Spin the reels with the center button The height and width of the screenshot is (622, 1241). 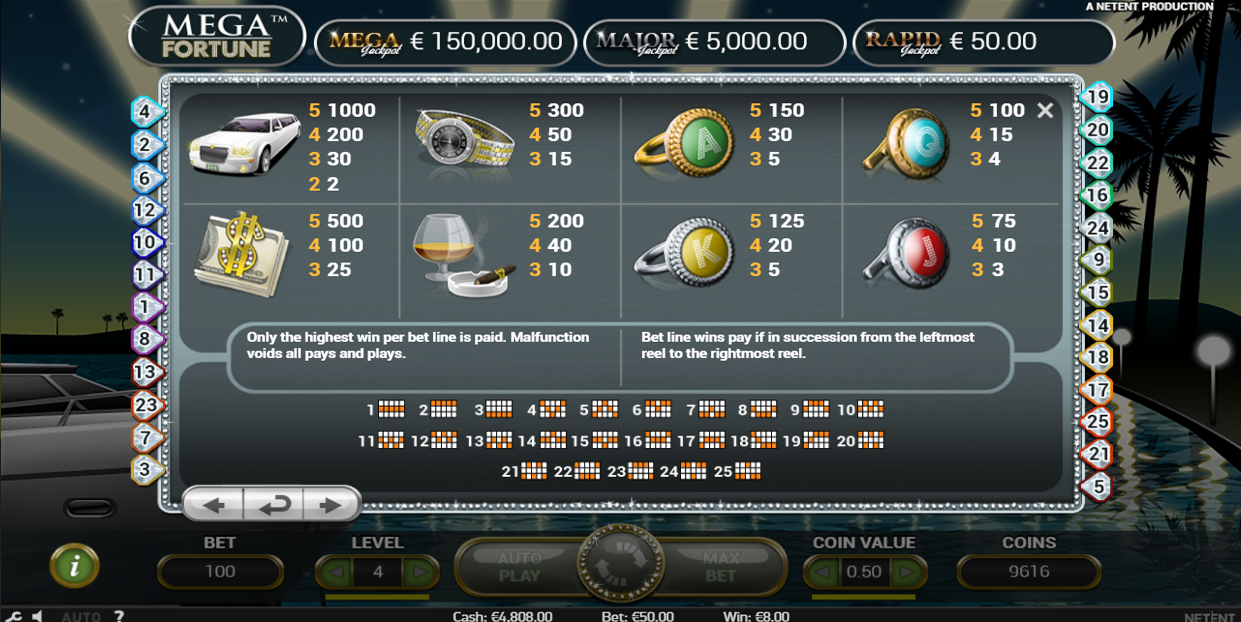pos(620,566)
